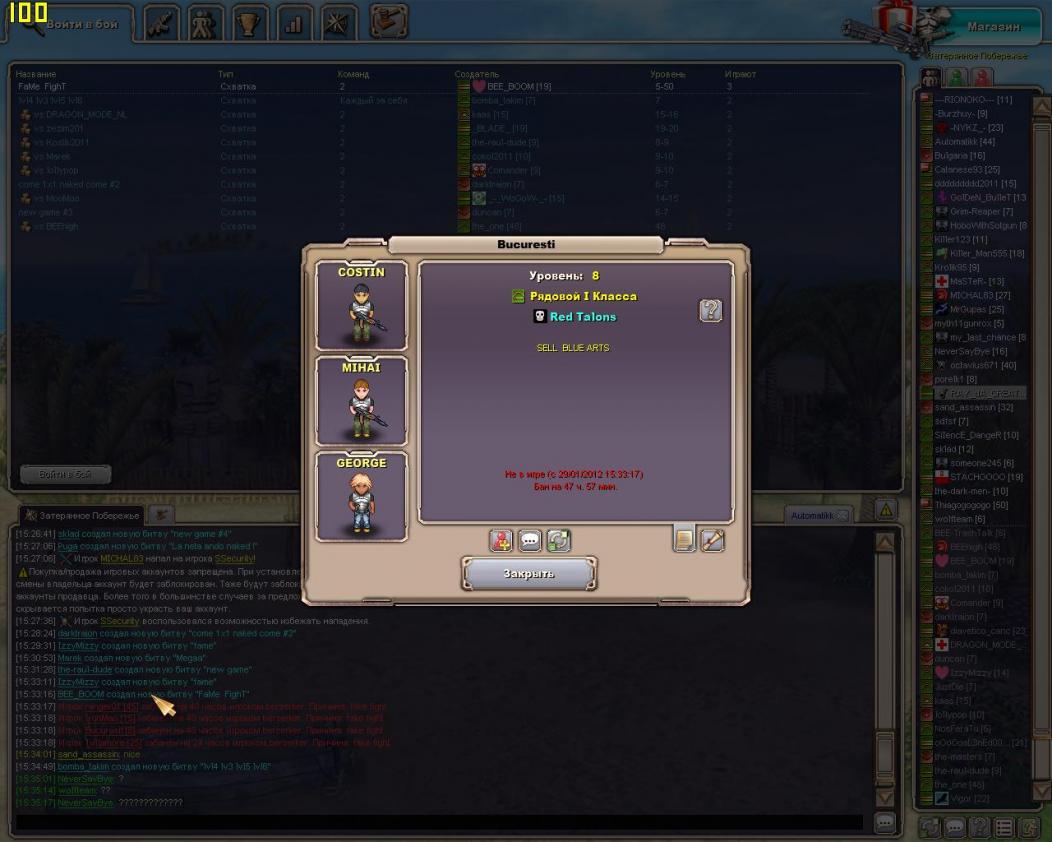Close the Bucuresti profile with Закрыть

point(529,573)
